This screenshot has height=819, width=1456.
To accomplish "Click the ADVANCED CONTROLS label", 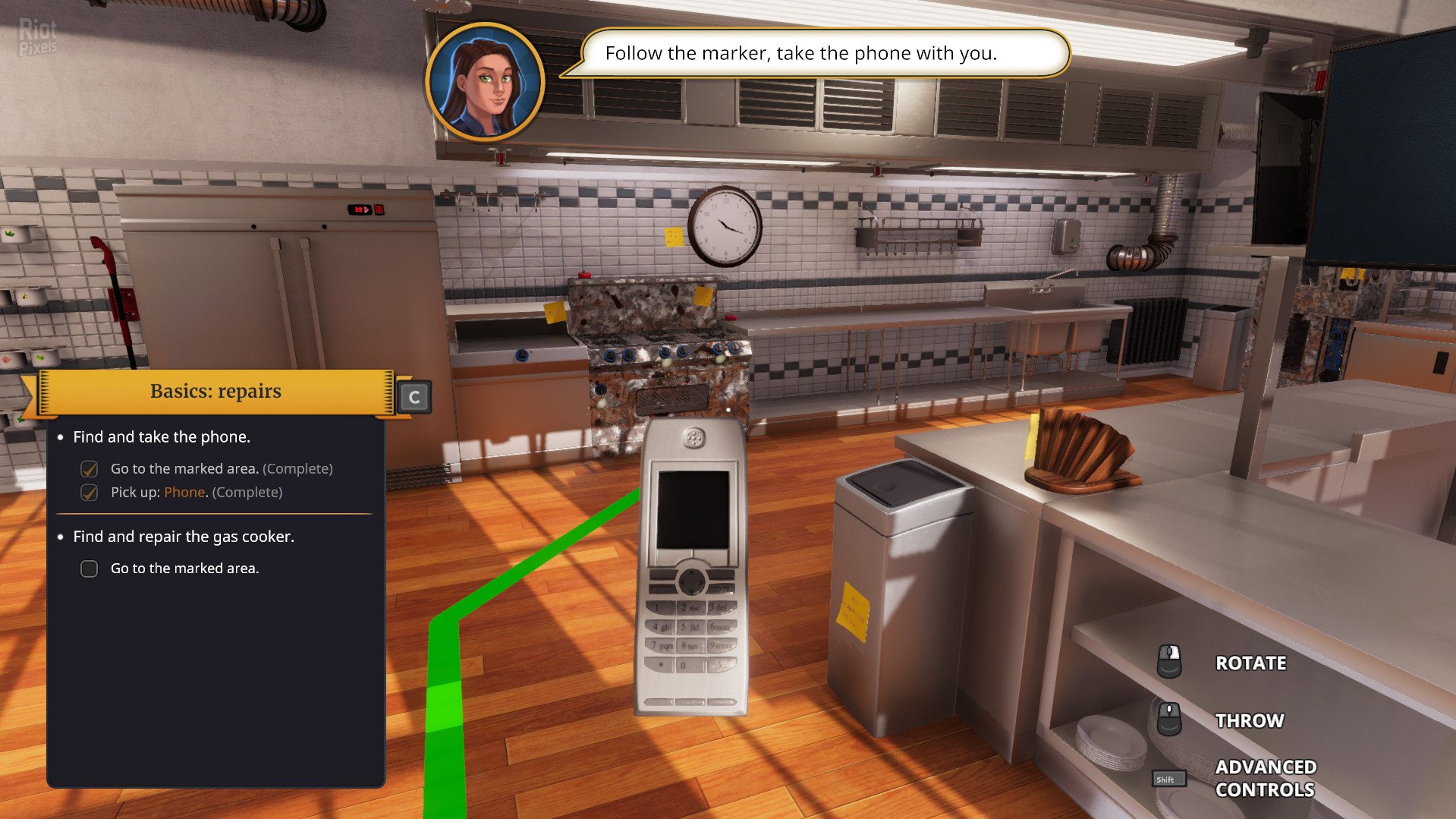I will coord(1266,778).
